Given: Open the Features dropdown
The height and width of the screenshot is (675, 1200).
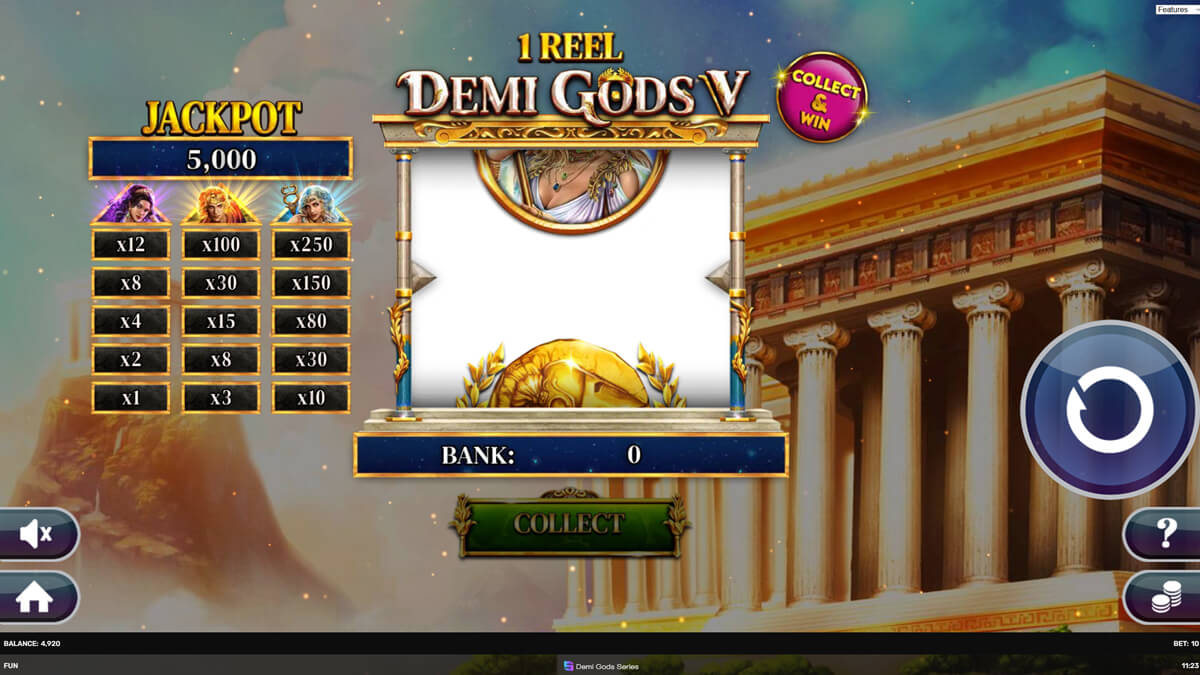Looking at the screenshot, I should coord(1177,9).
